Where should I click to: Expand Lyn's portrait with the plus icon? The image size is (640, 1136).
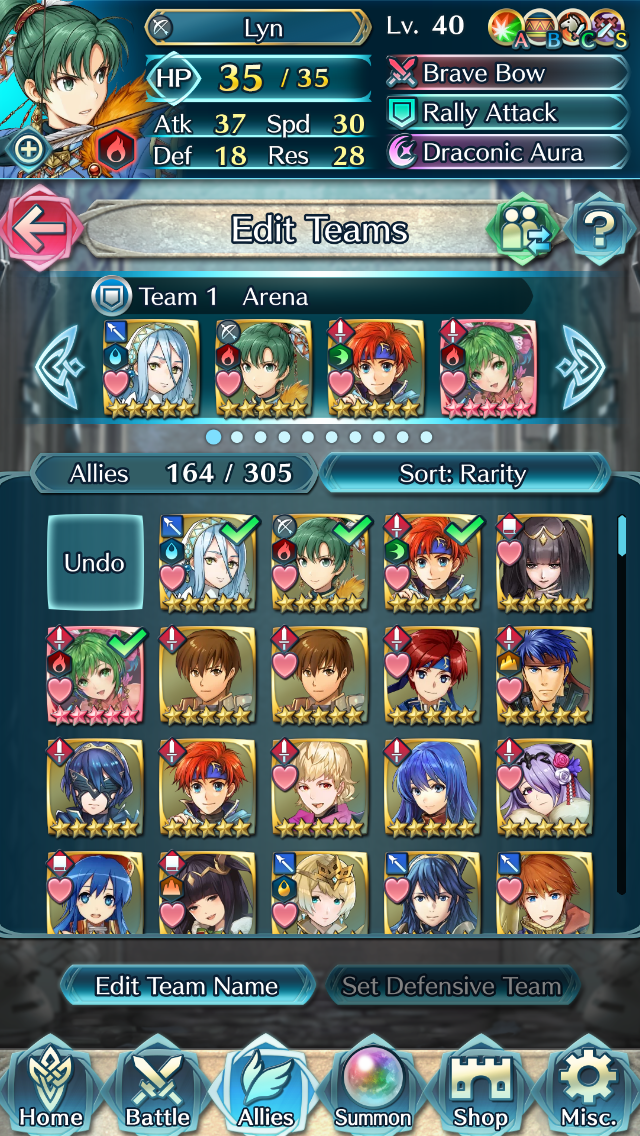coord(29,150)
